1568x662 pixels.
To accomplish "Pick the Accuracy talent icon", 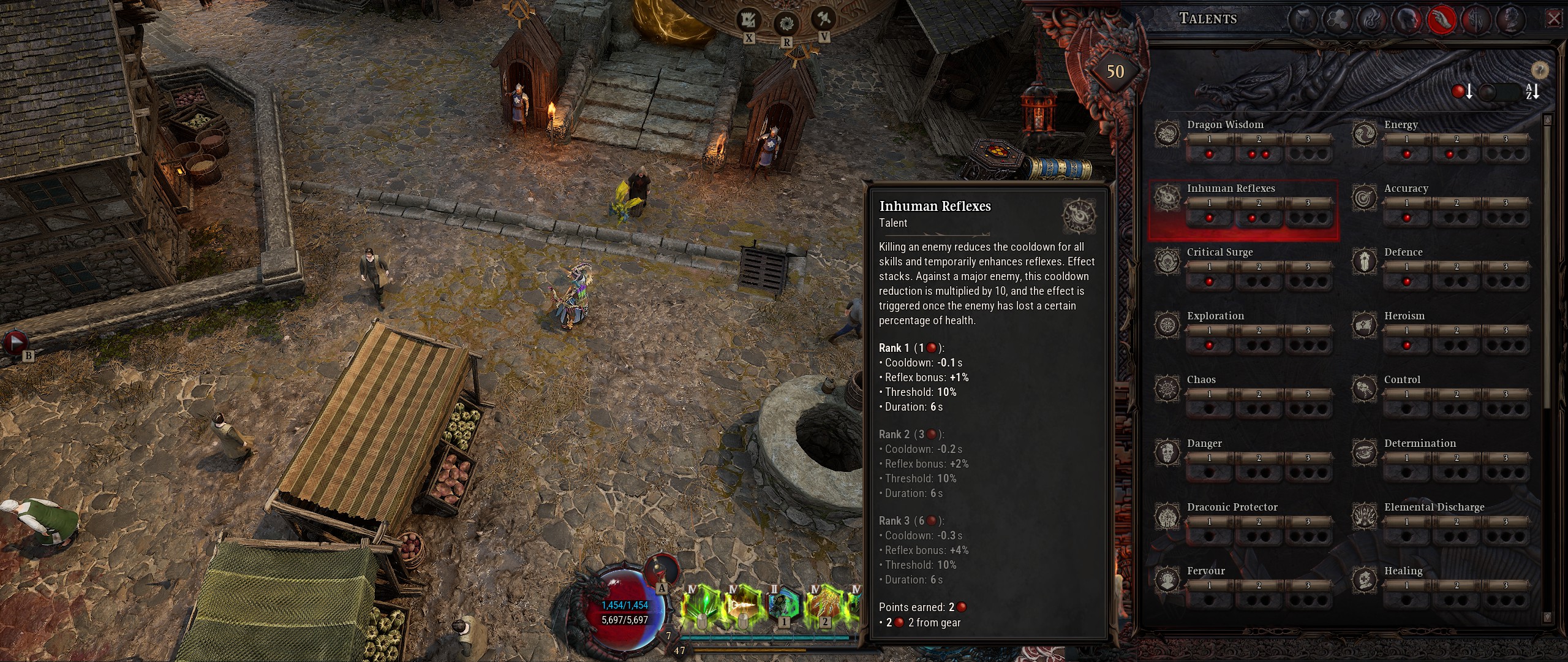I will tap(1364, 197).
